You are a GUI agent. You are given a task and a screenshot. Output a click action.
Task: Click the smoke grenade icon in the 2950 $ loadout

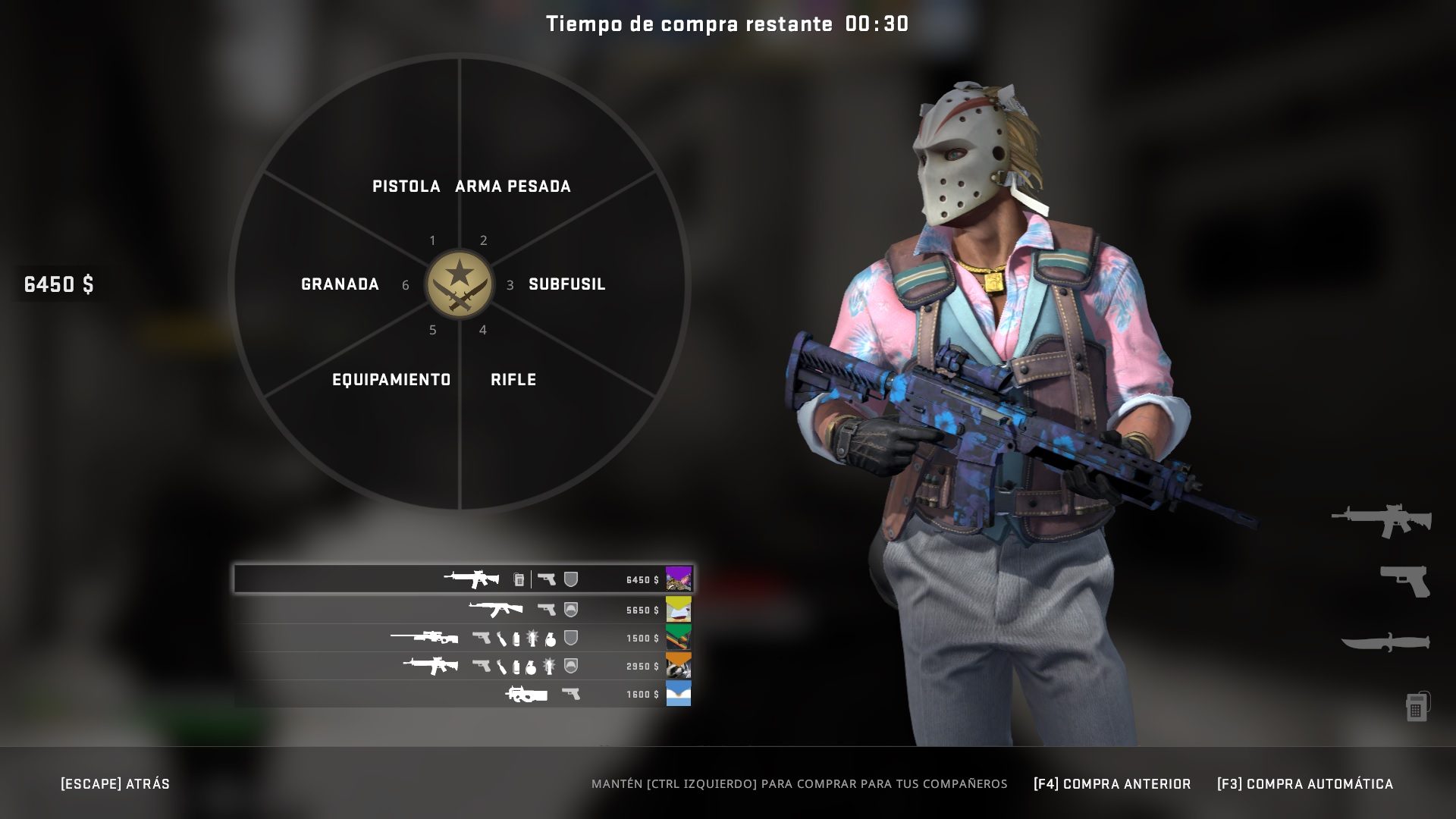click(x=516, y=668)
